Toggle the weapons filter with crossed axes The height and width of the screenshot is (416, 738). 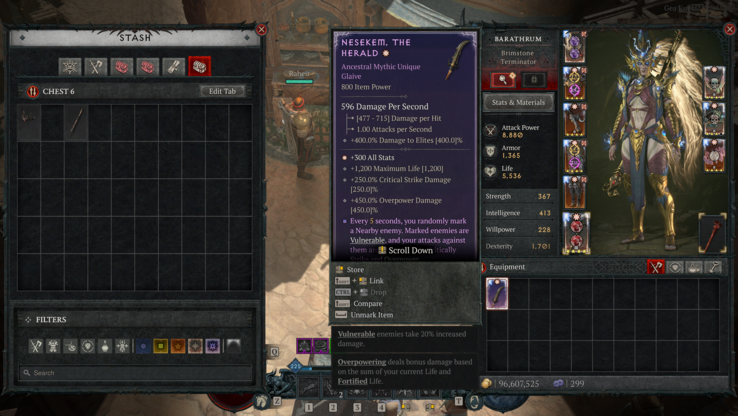(x=36, y=346)
